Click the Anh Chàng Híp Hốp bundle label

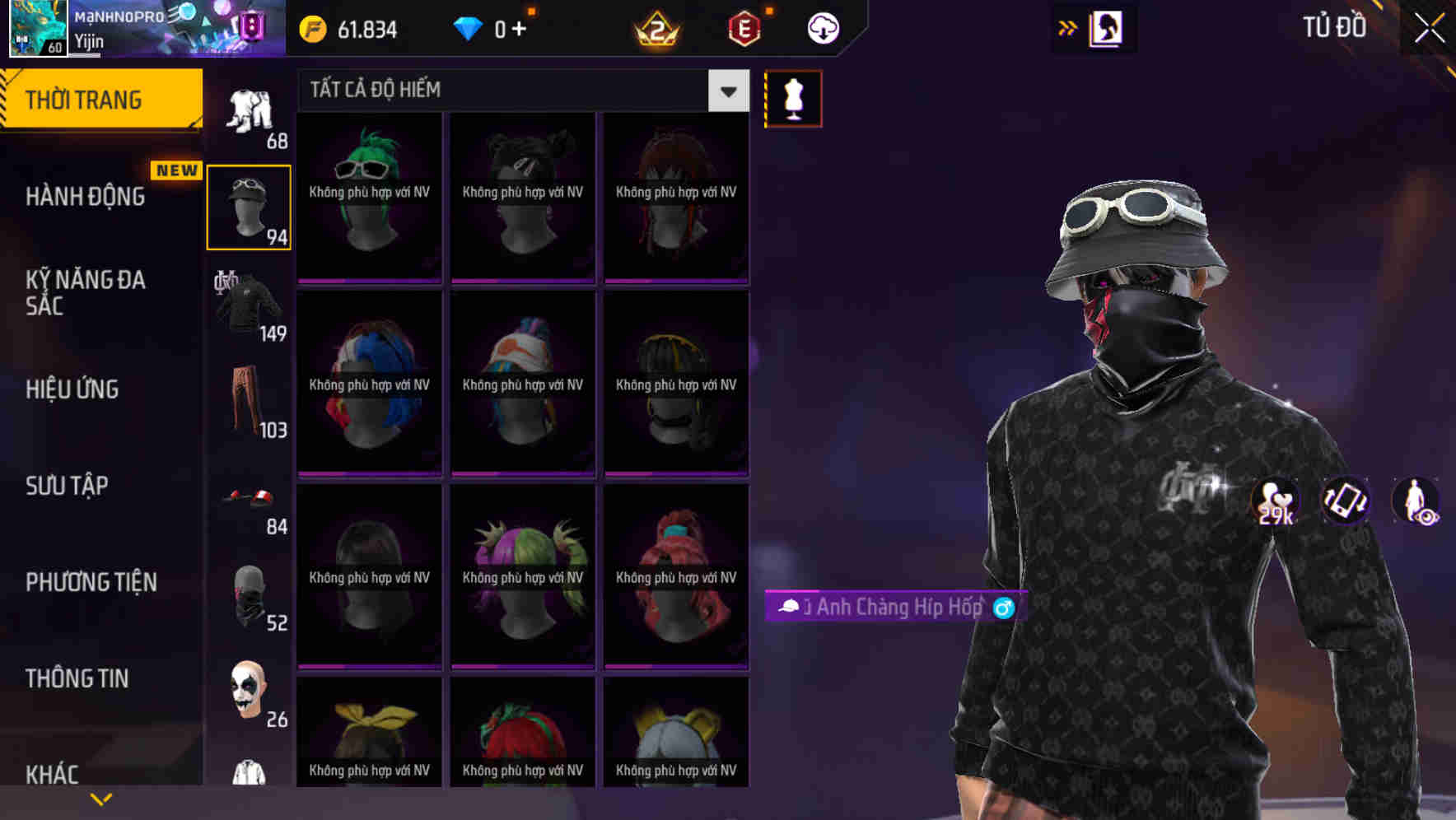click(x=894, y=608)
